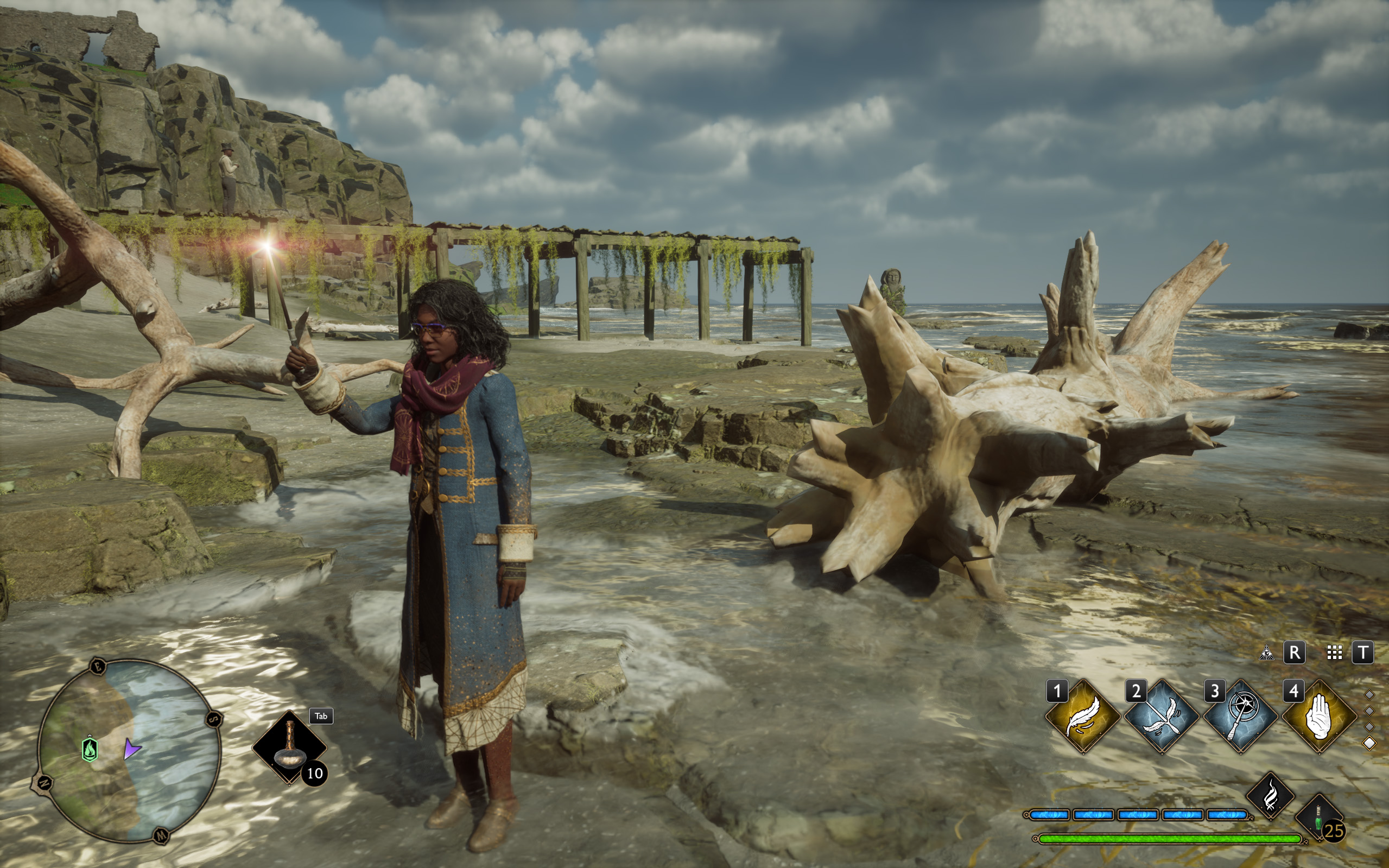The height and width of the screenshot is (868, 1389).
Task: Click the Revelio all-seeing eye icon
Action: 1266,652
